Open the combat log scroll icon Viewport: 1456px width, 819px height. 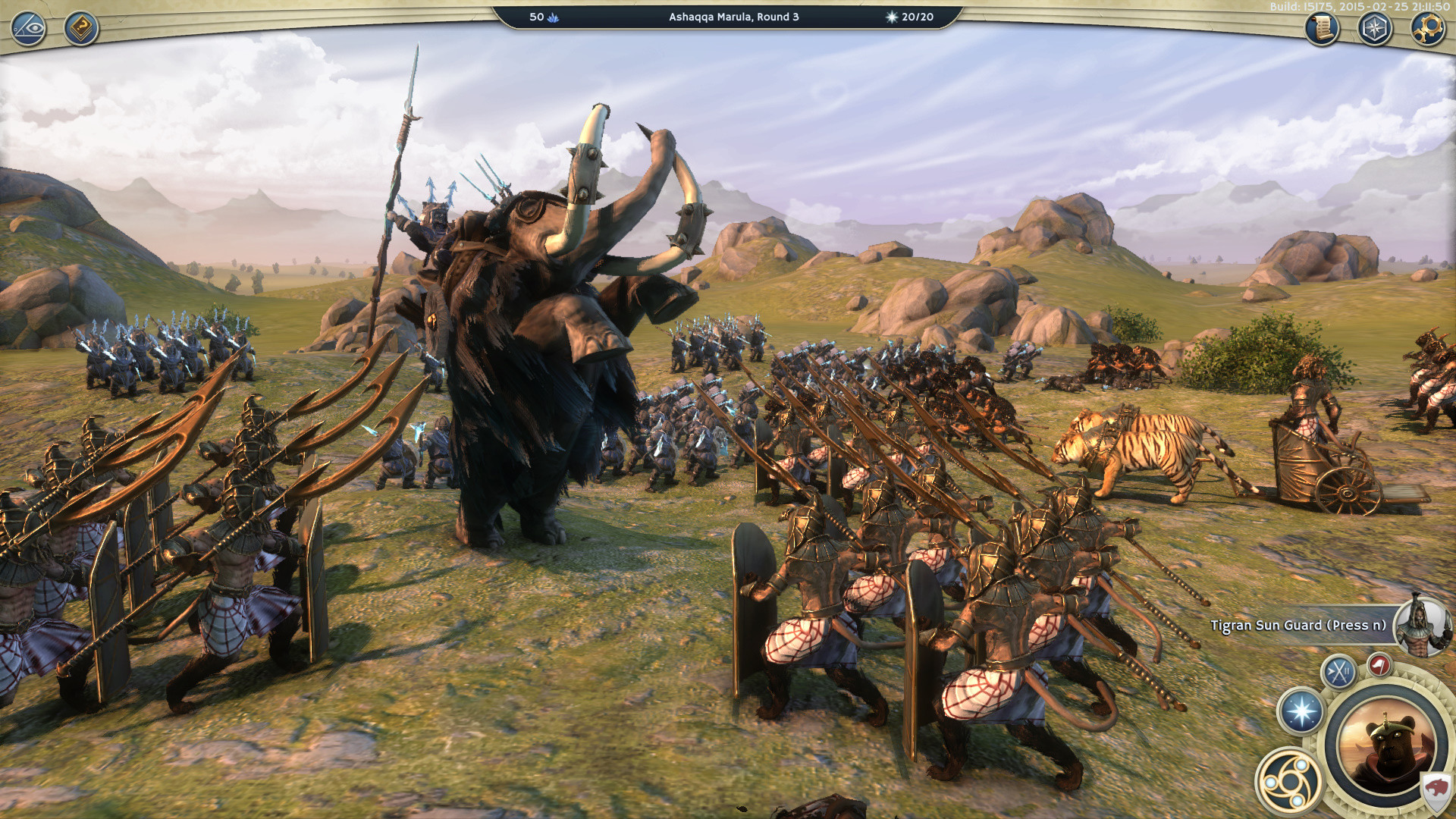(x=1321, y=29)
